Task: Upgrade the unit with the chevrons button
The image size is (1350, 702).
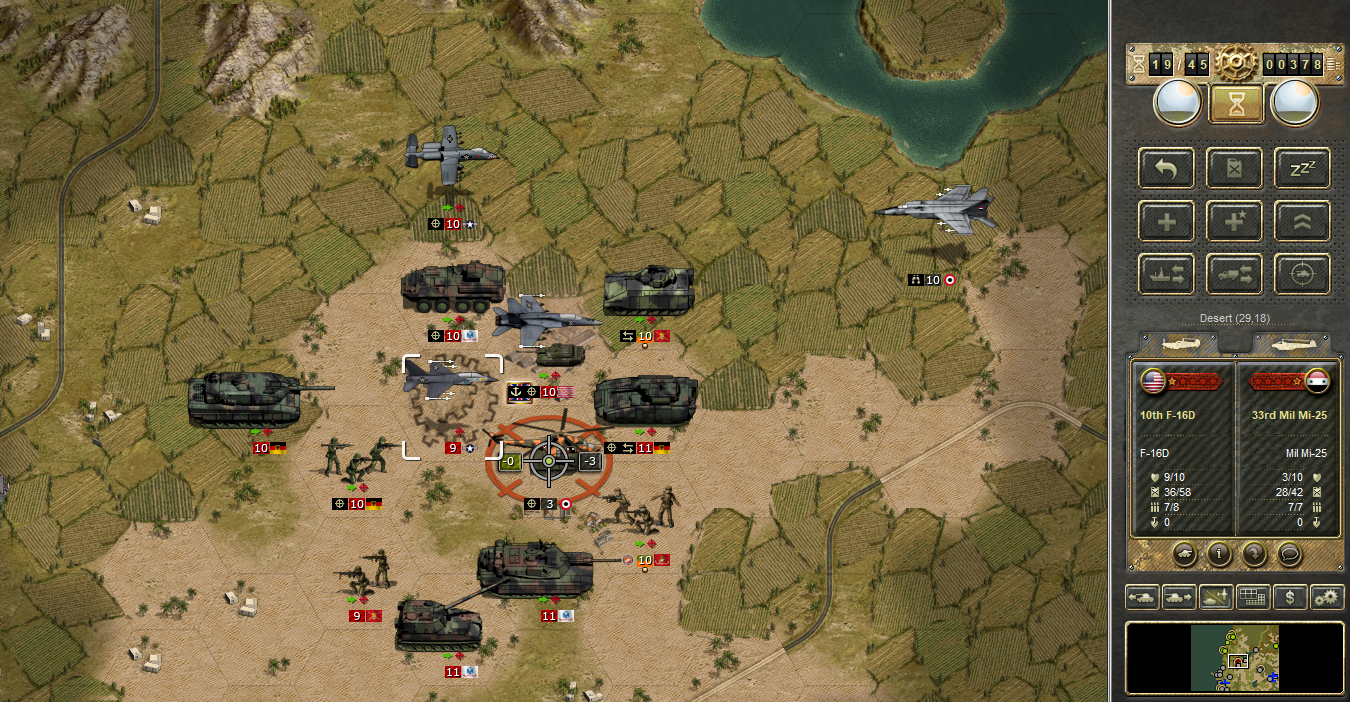Action: 1301,221
